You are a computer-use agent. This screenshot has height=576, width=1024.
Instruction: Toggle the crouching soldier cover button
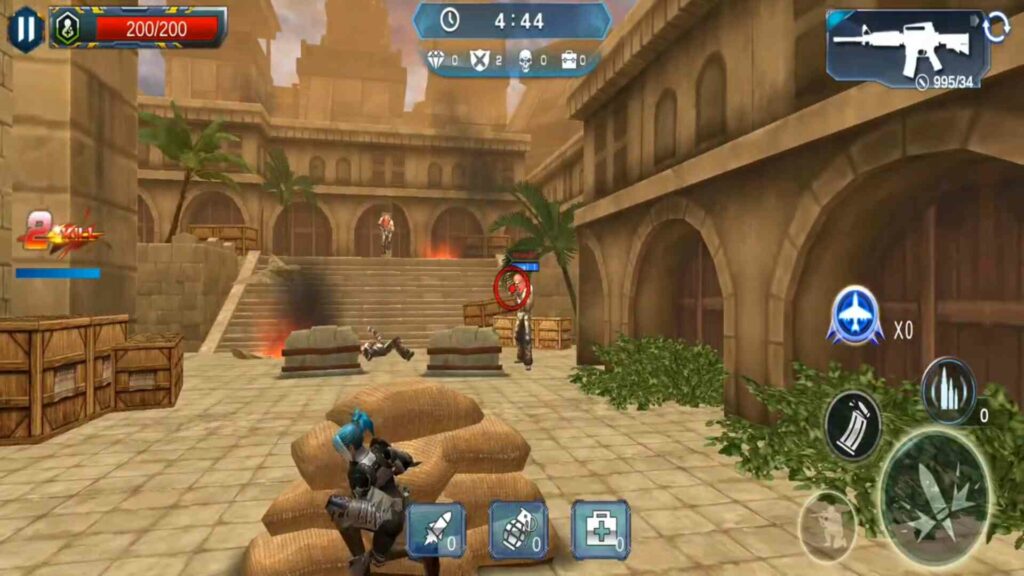coord(827,526)
